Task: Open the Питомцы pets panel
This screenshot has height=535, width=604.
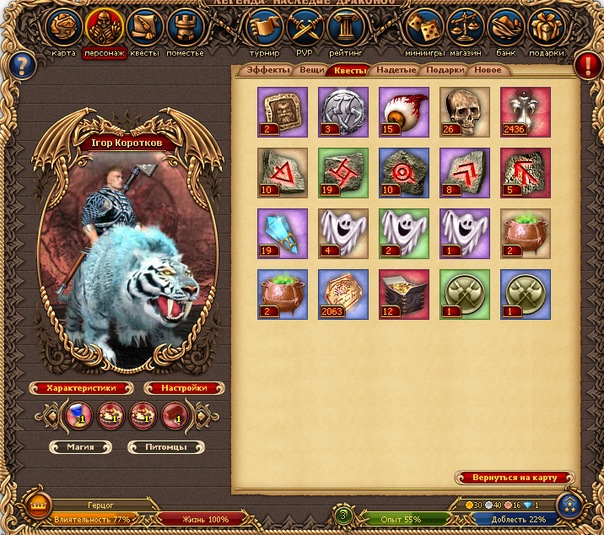Action: (165, 447)
